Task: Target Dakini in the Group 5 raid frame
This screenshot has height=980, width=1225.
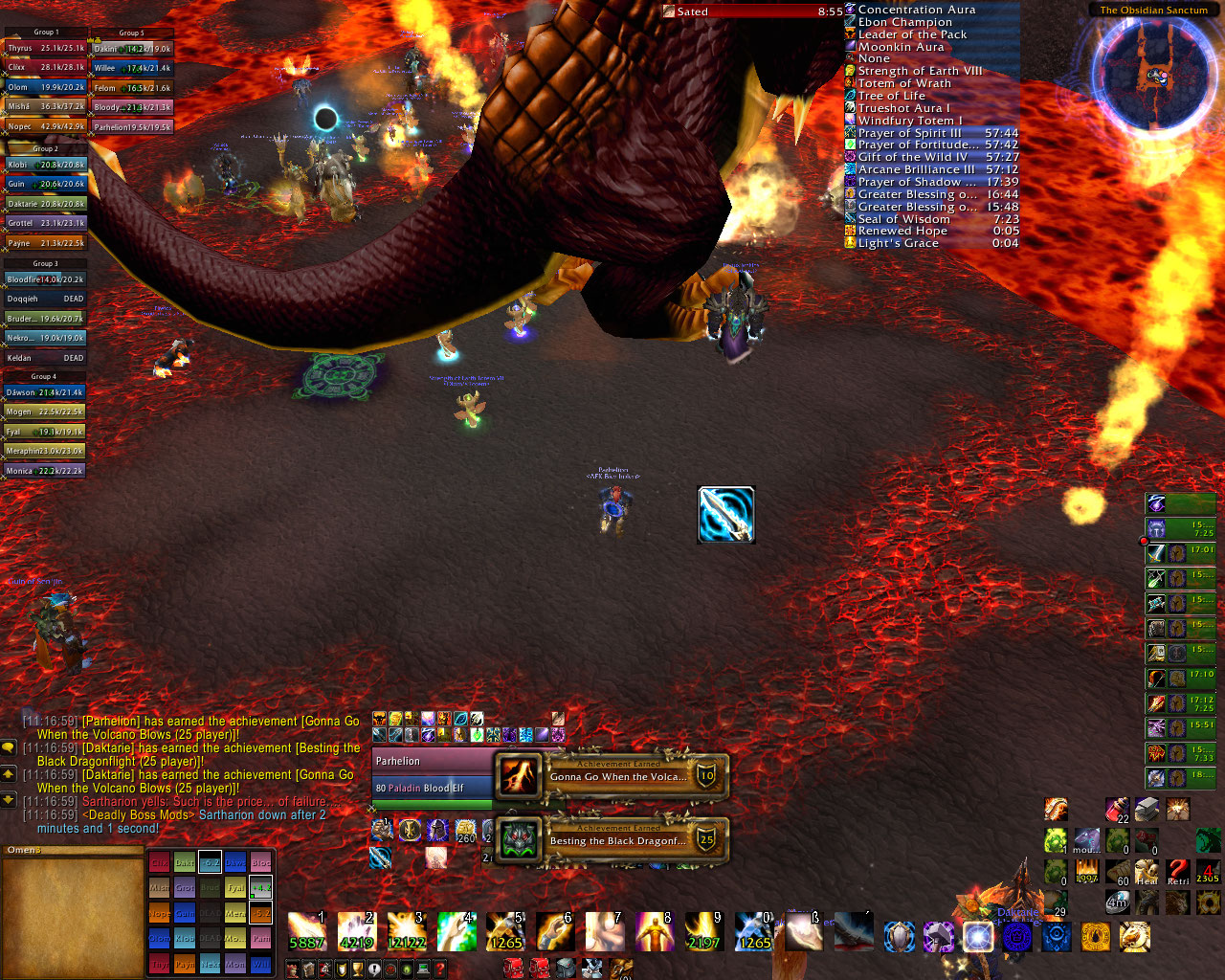Action: pyautogui.click(x=133, y=49)
